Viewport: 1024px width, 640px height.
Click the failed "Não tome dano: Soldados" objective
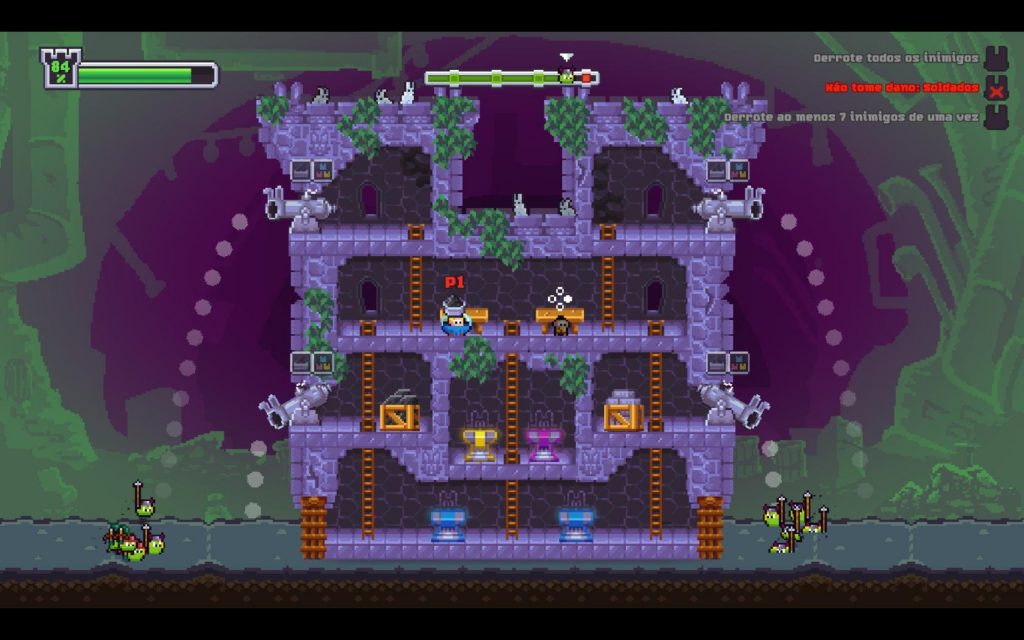coord(902,88)
